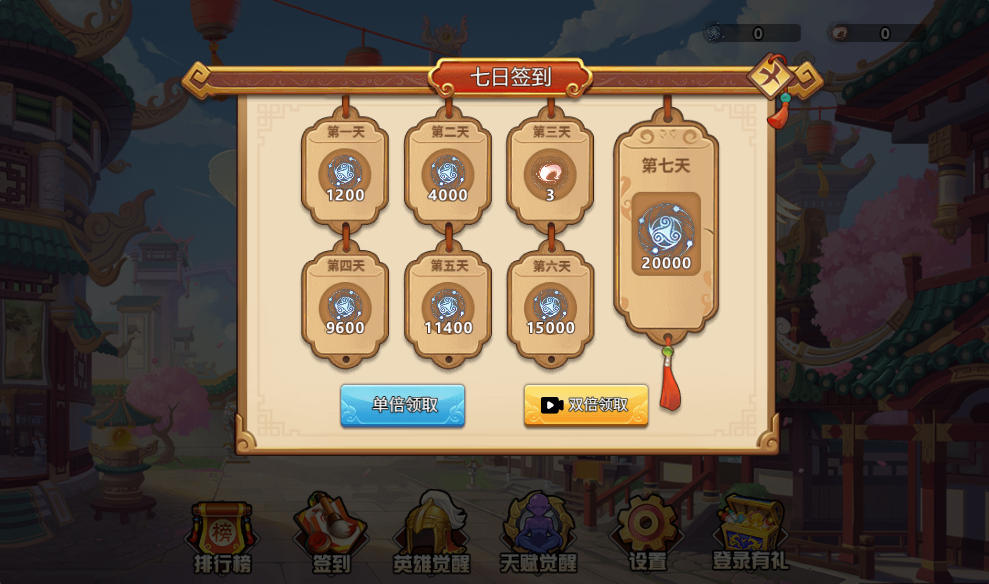Select the 第六天 reward of 15000

tap(550, 305)
